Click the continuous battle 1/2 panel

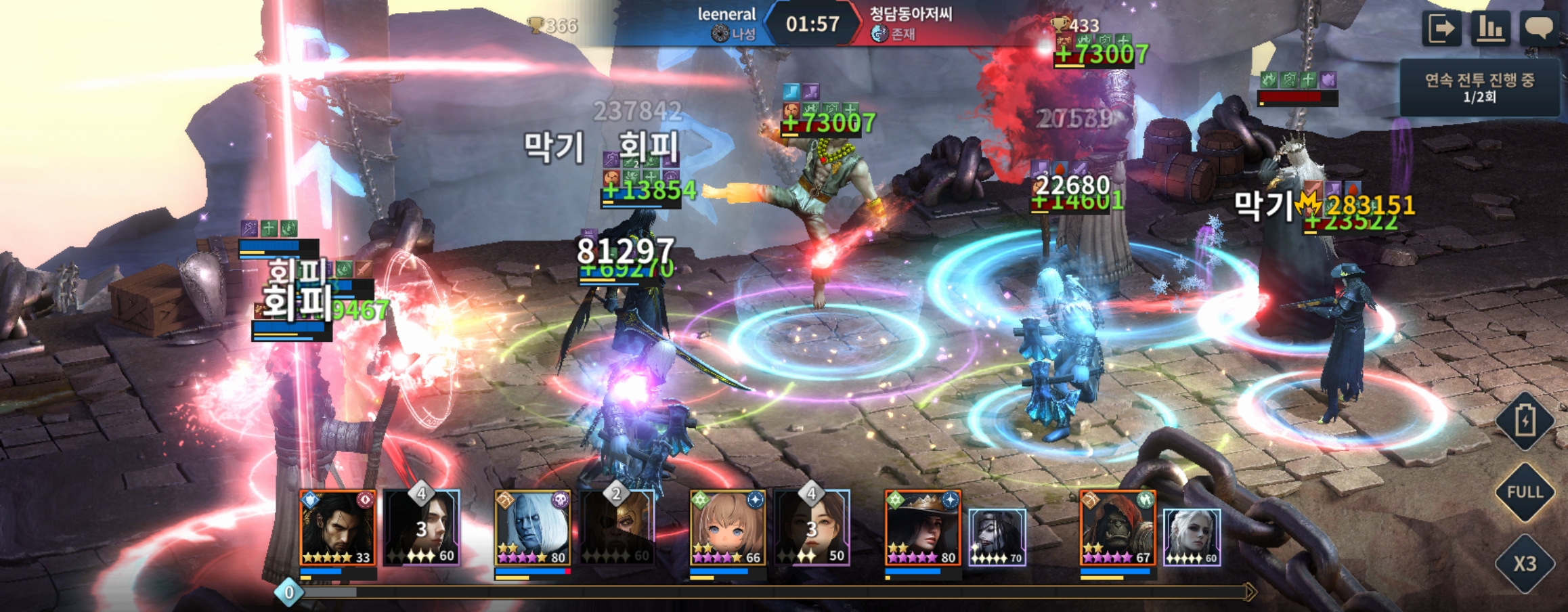(1479, 88)
